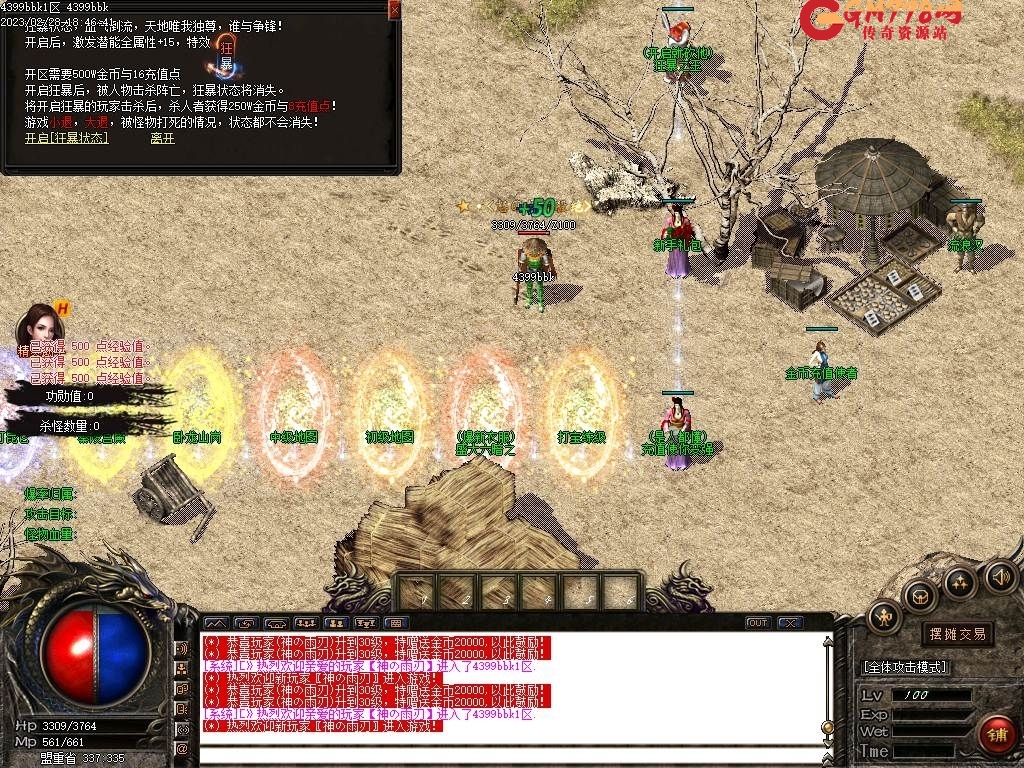1024x768 pixels.
Task: Click the mountain-line icon in chat toolbar
Action: [216, 623]
